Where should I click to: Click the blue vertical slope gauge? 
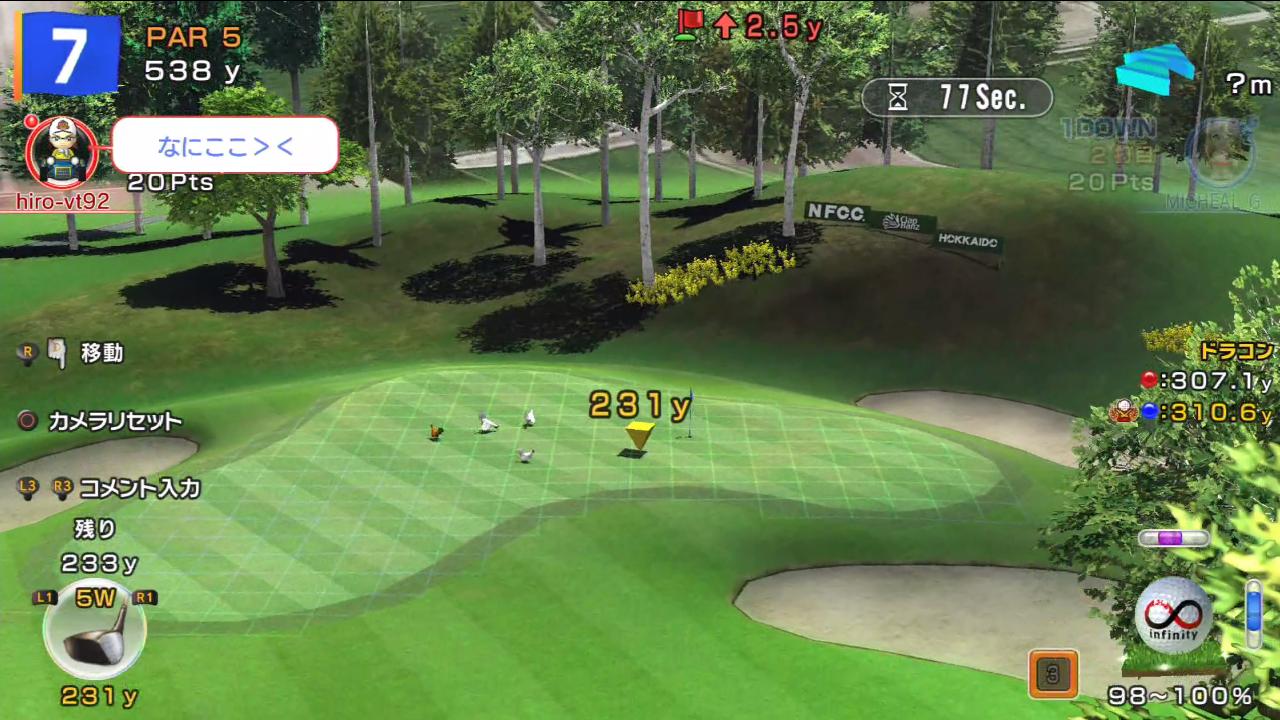[x=1253, y=613]
